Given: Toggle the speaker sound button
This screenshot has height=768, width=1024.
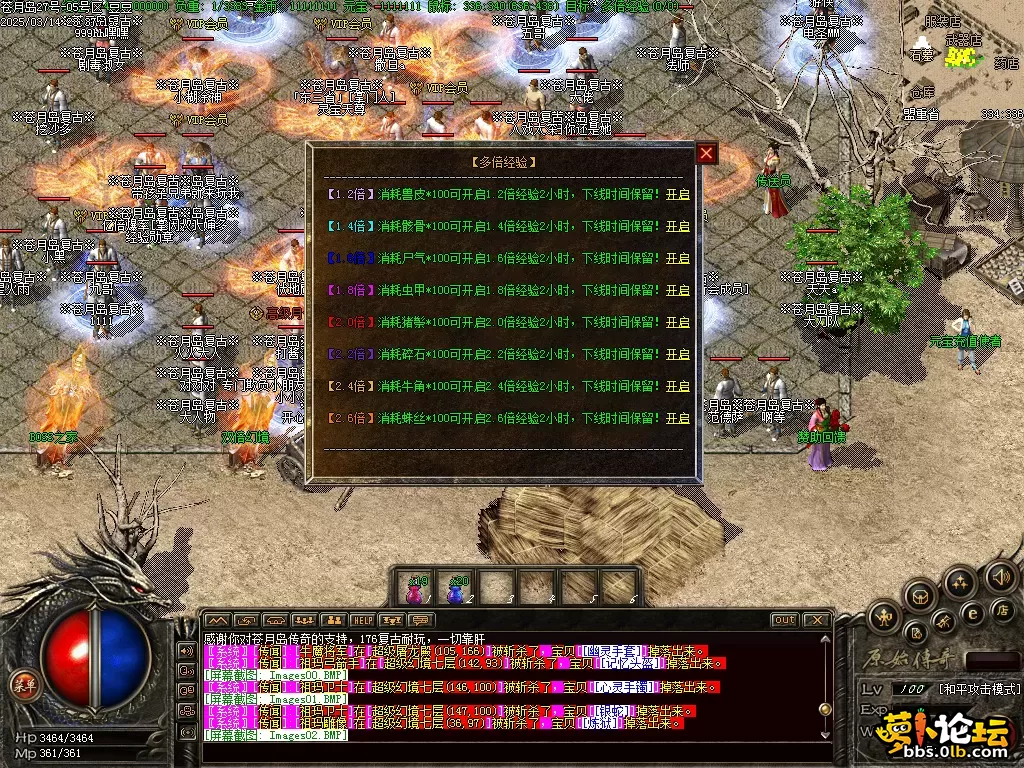Looking at the screenshot, I should [x=1000, y=576].
